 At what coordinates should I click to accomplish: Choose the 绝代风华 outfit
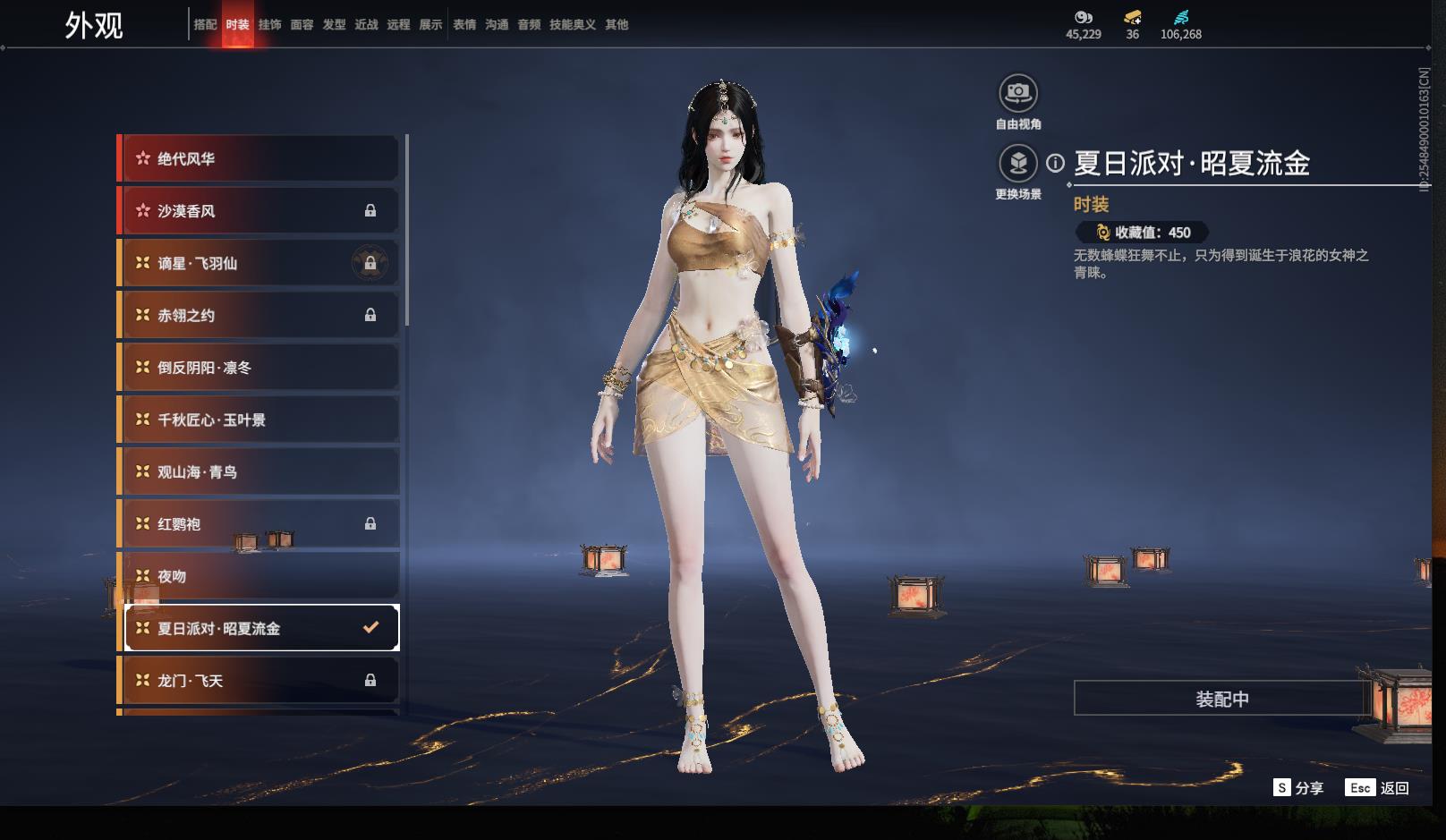(259, 159)
